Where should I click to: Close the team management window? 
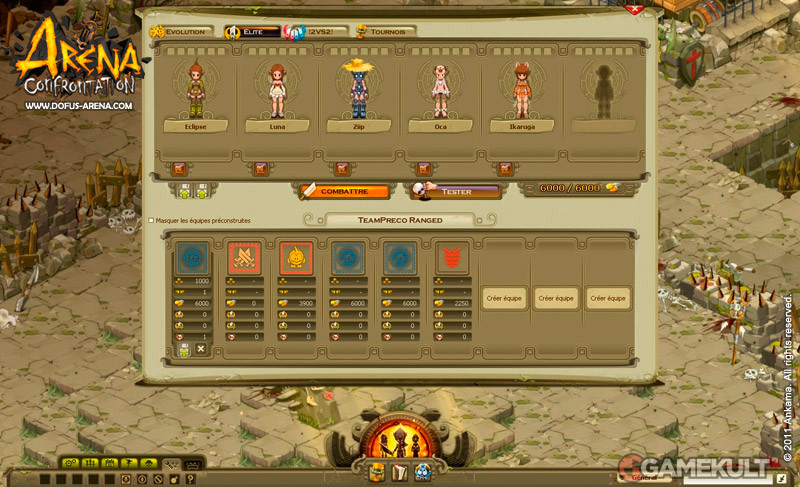[x=634, y=9]
